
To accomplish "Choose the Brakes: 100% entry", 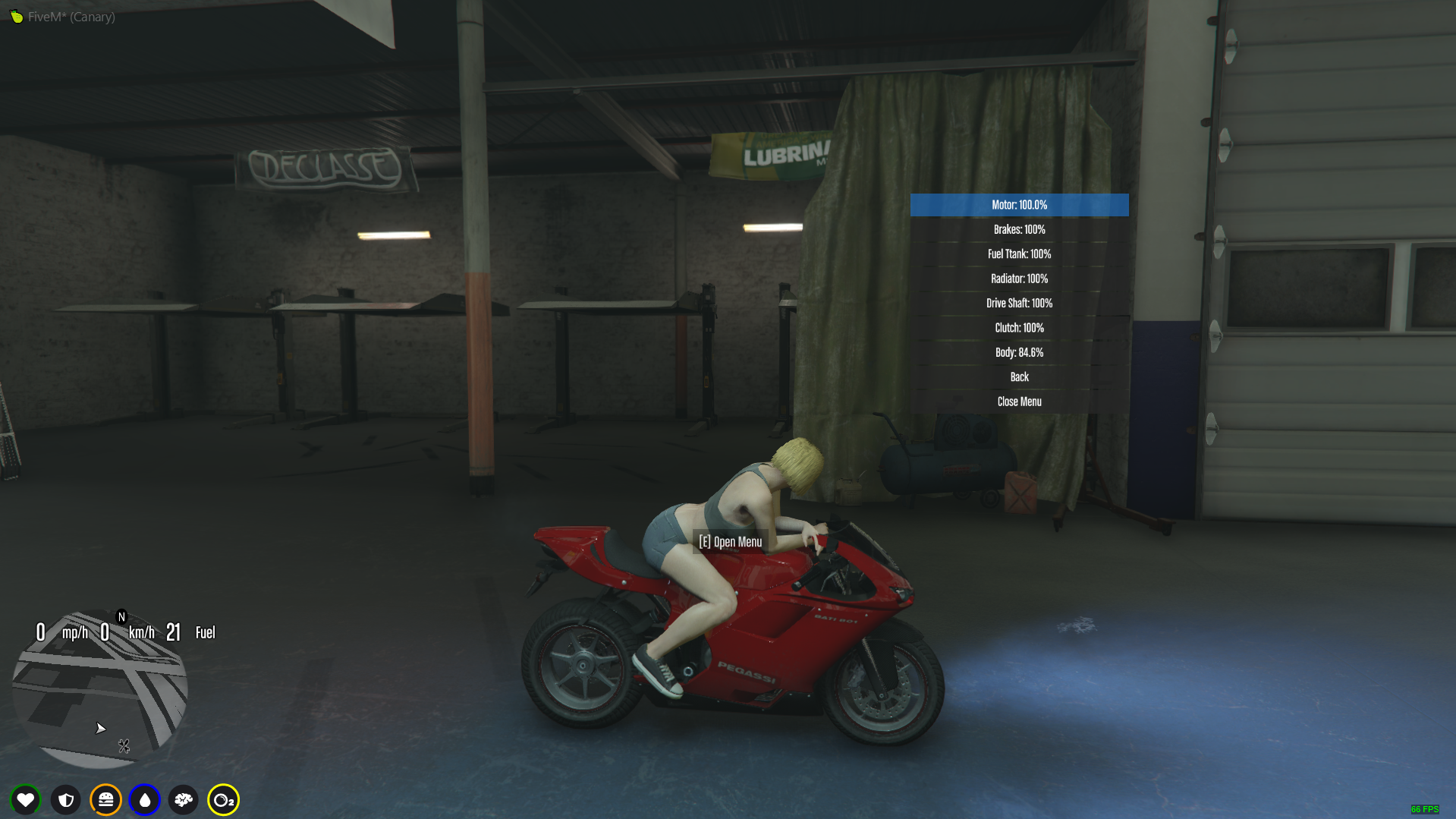I will tap(1019, 229).
